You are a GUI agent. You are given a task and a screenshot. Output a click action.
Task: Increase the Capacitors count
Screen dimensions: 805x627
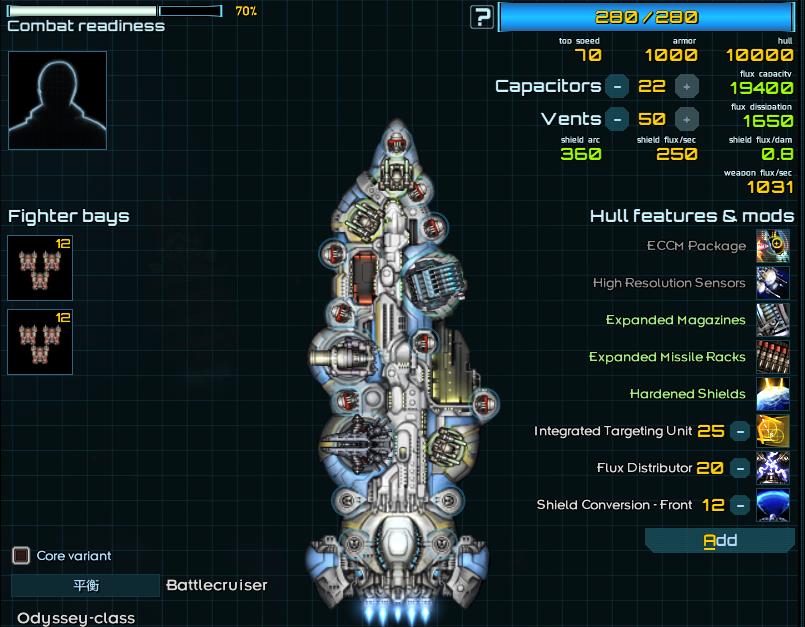[x=686, y=87]
